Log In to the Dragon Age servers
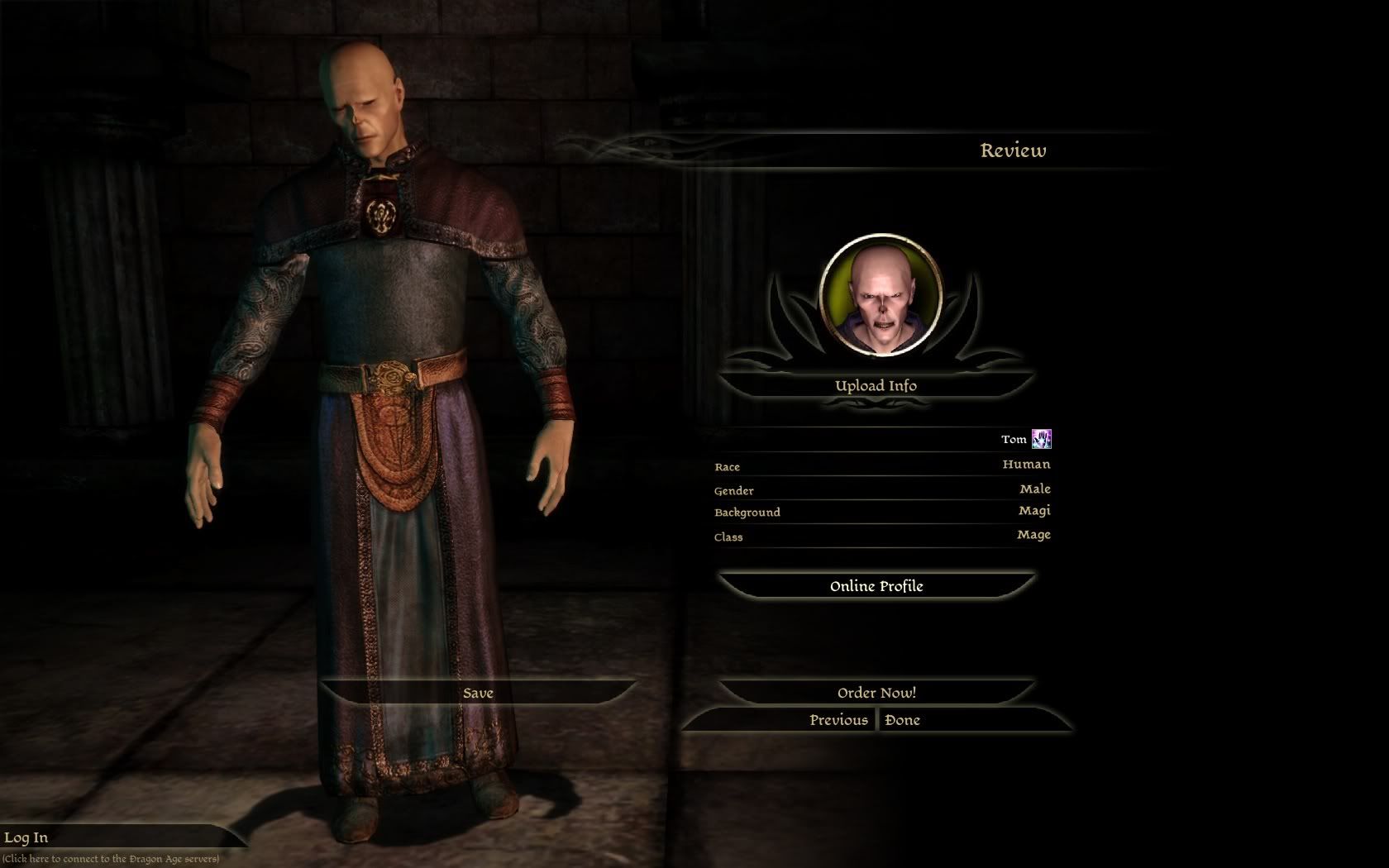This screenshot has width=1389, height=868. tap(26, 837)
